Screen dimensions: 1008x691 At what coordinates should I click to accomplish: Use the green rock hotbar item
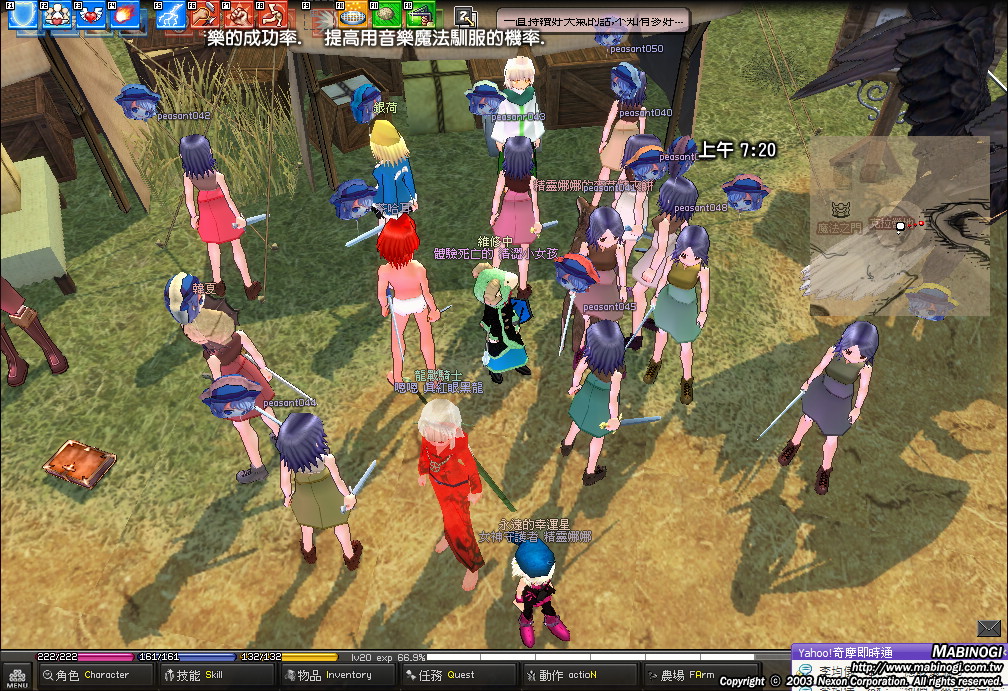[386, 15]
